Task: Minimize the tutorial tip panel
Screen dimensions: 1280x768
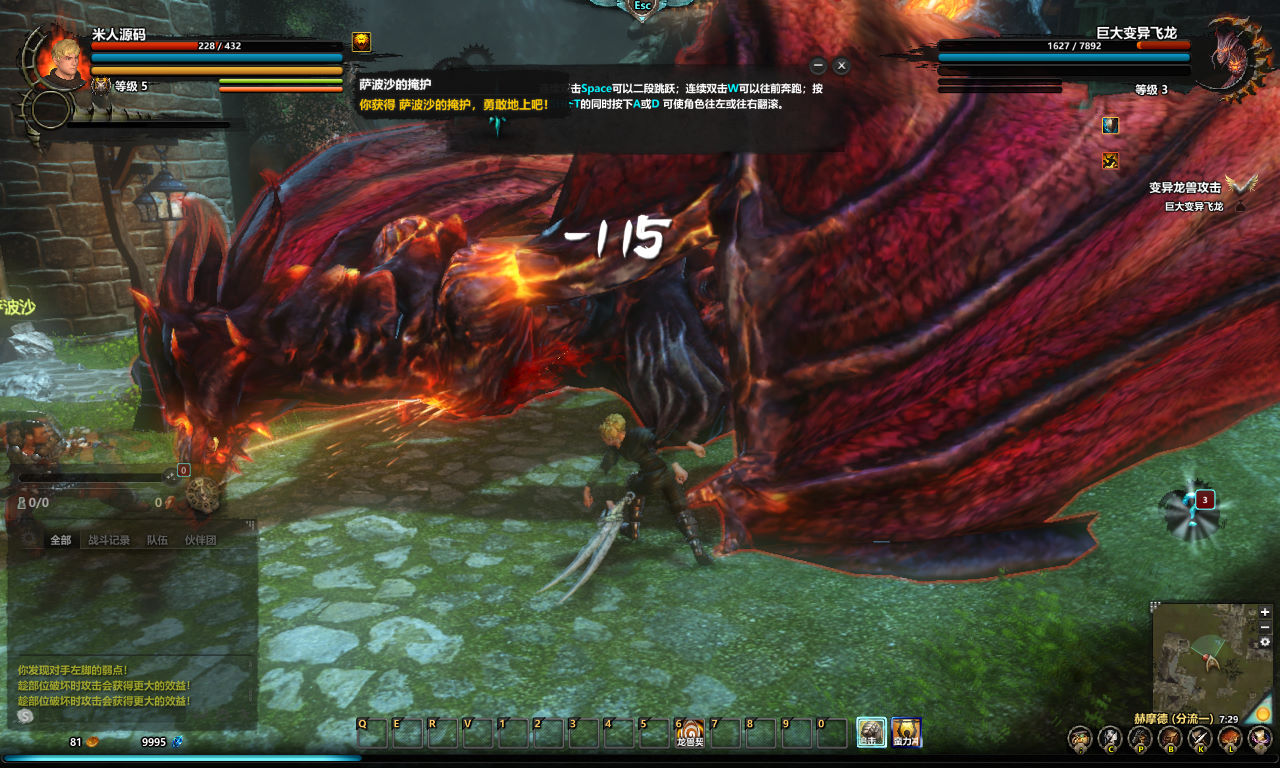Action: [x=818, y=66]
